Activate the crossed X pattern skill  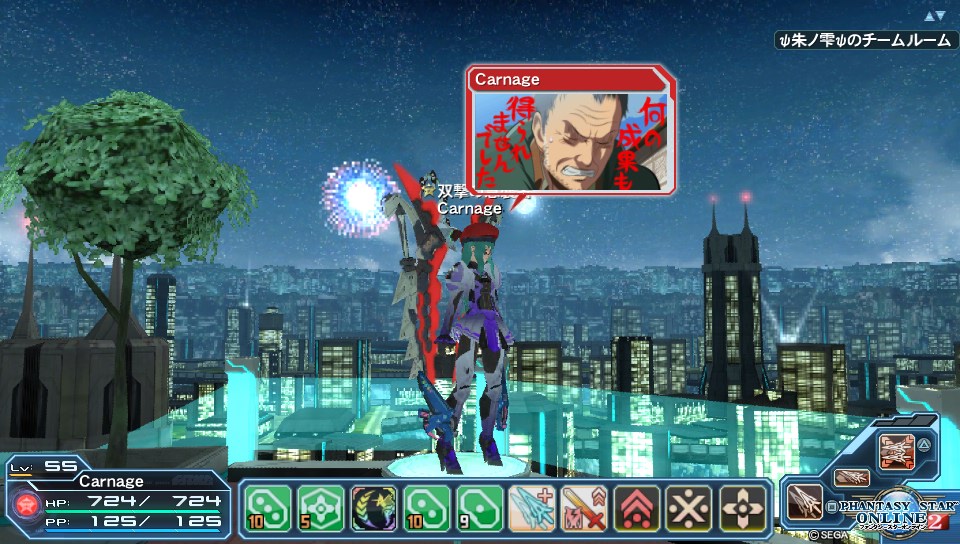689,509
